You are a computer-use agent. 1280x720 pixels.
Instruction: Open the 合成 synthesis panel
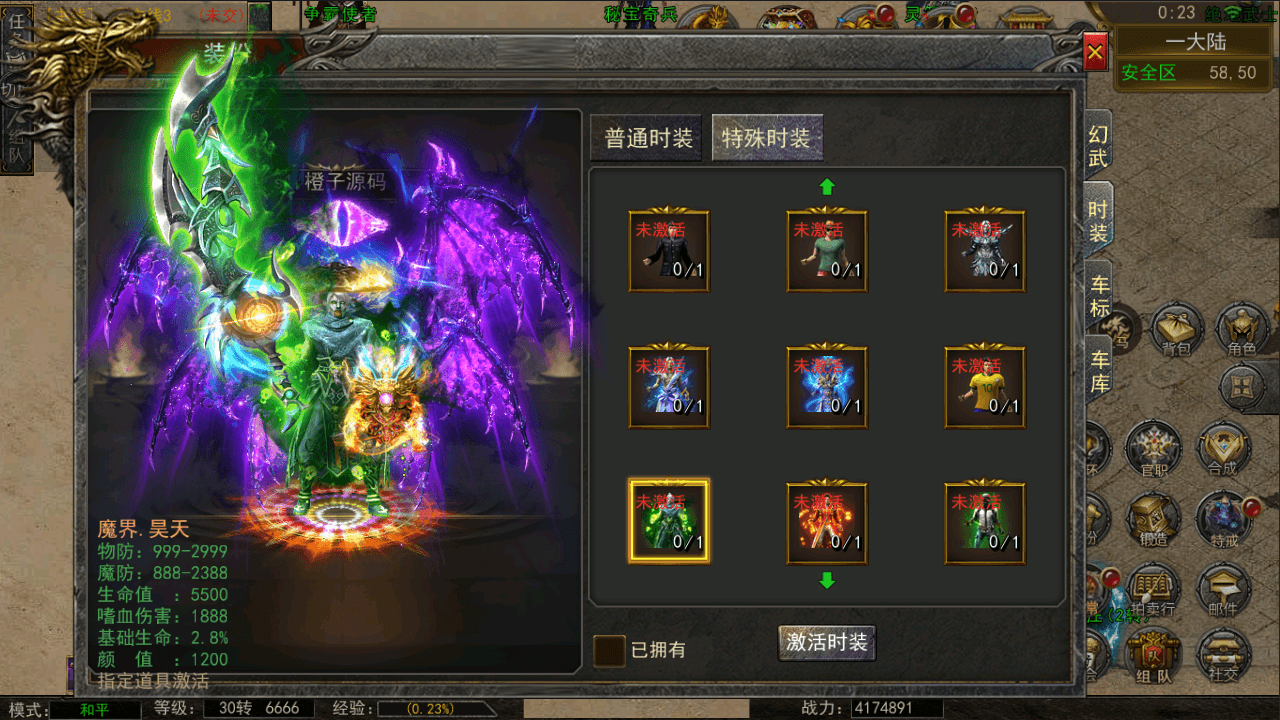click(x=1224, y=450)
